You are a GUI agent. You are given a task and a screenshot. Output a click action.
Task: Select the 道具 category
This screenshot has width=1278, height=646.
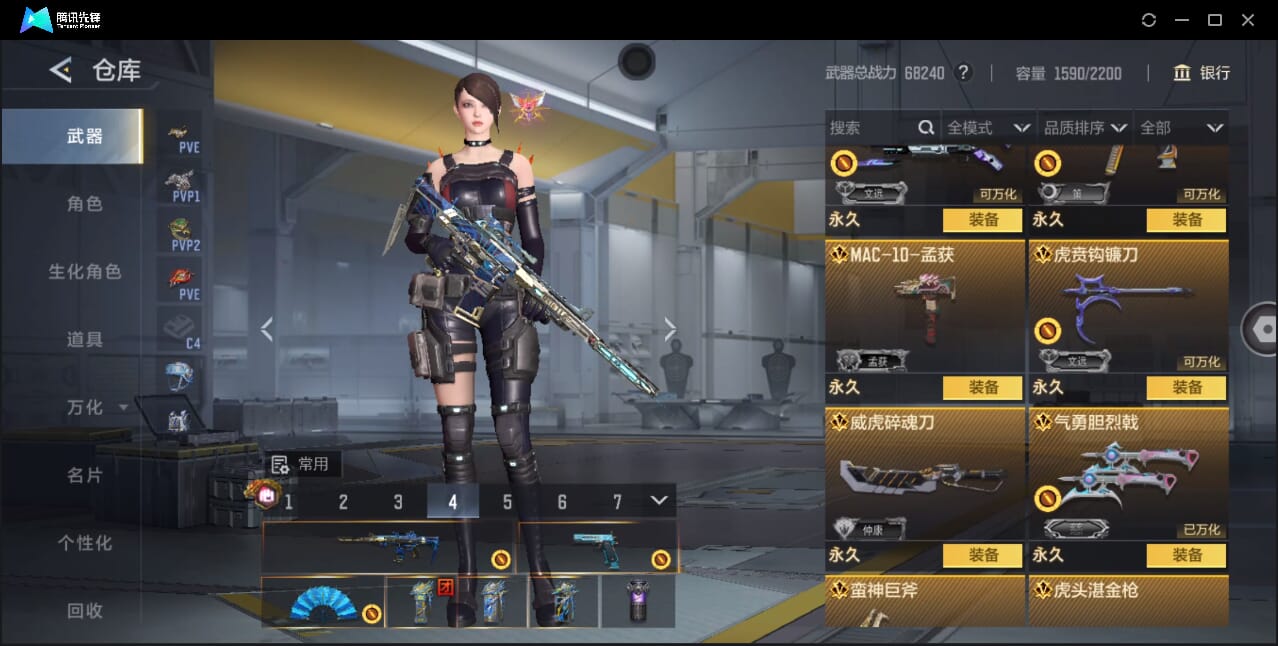[84, 340]
